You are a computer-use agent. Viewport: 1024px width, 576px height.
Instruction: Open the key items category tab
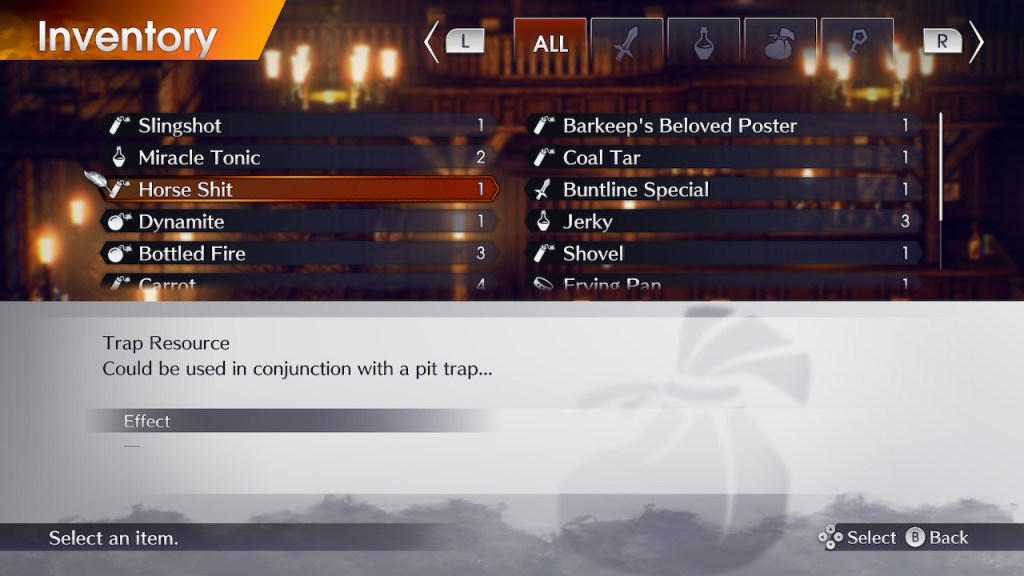(857, 43)
